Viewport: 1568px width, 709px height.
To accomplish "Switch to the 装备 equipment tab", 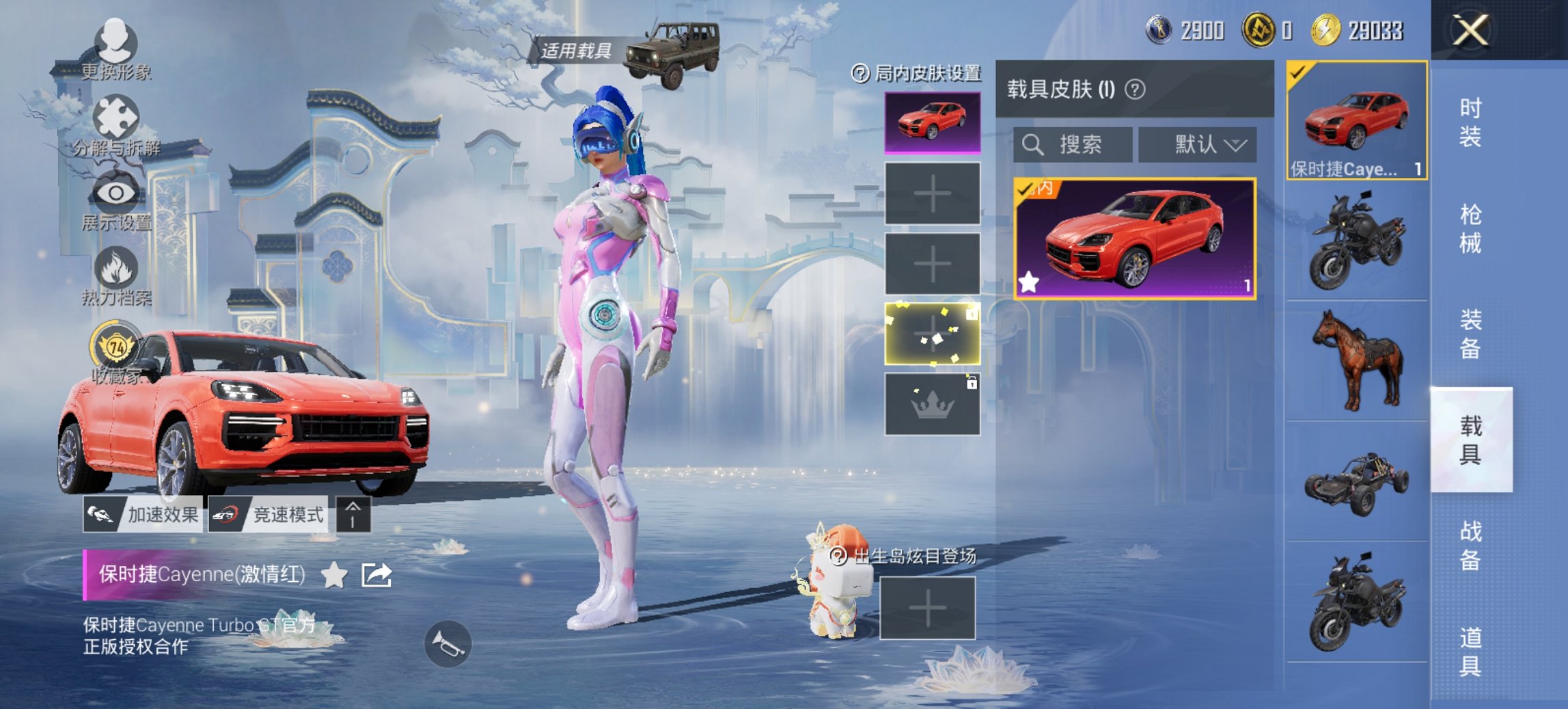I will click(1470, 334).
